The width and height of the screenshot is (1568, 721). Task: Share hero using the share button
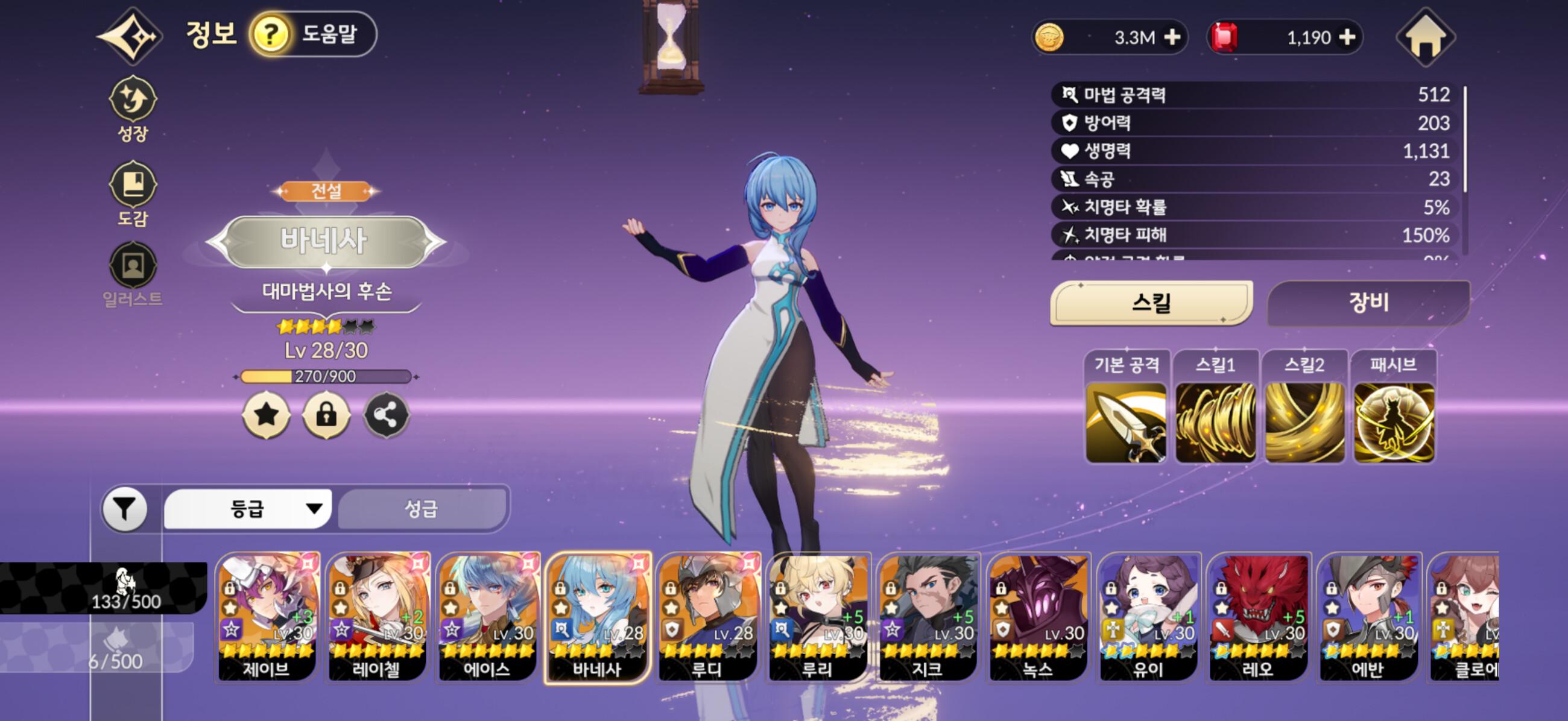coord(386,415)
